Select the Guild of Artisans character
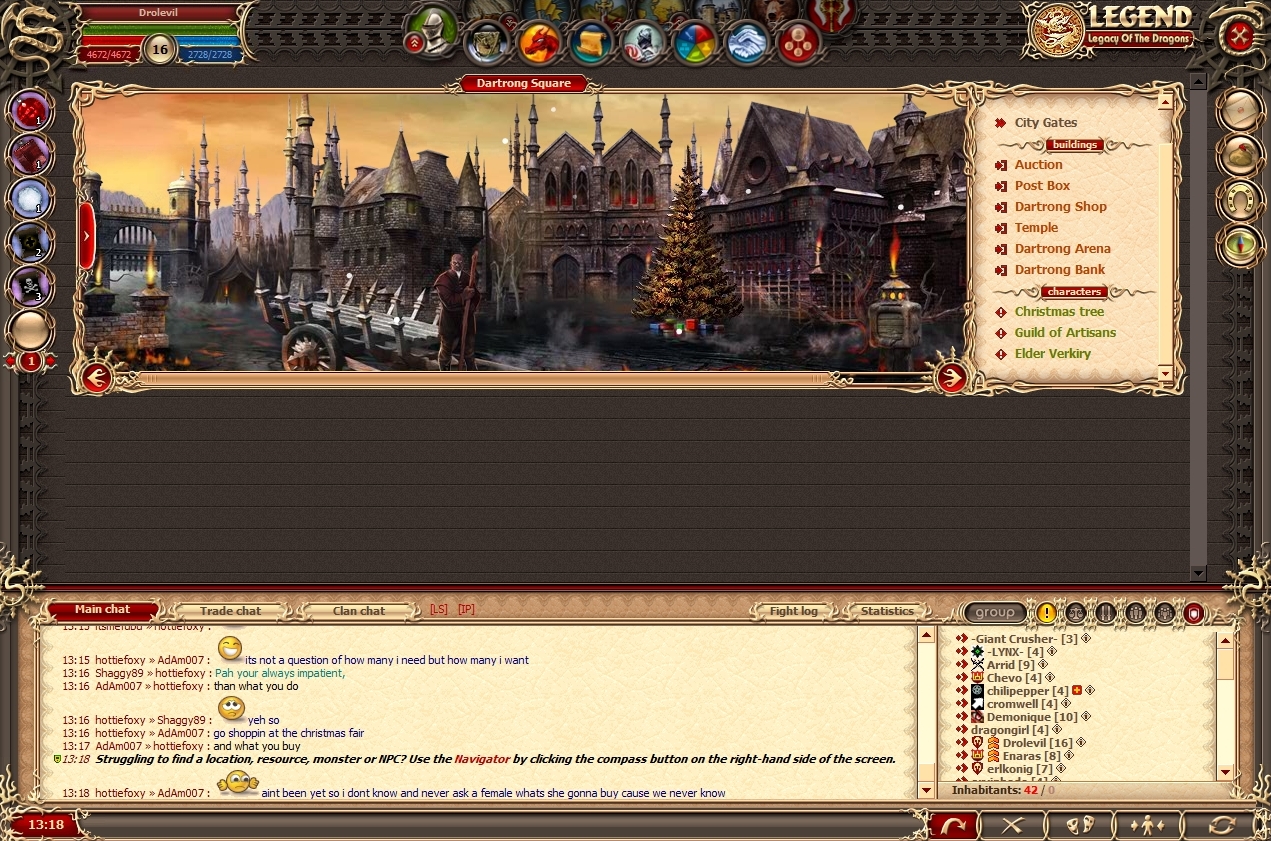Screen dimensions: 1271x841 [x=1065, y=333]
